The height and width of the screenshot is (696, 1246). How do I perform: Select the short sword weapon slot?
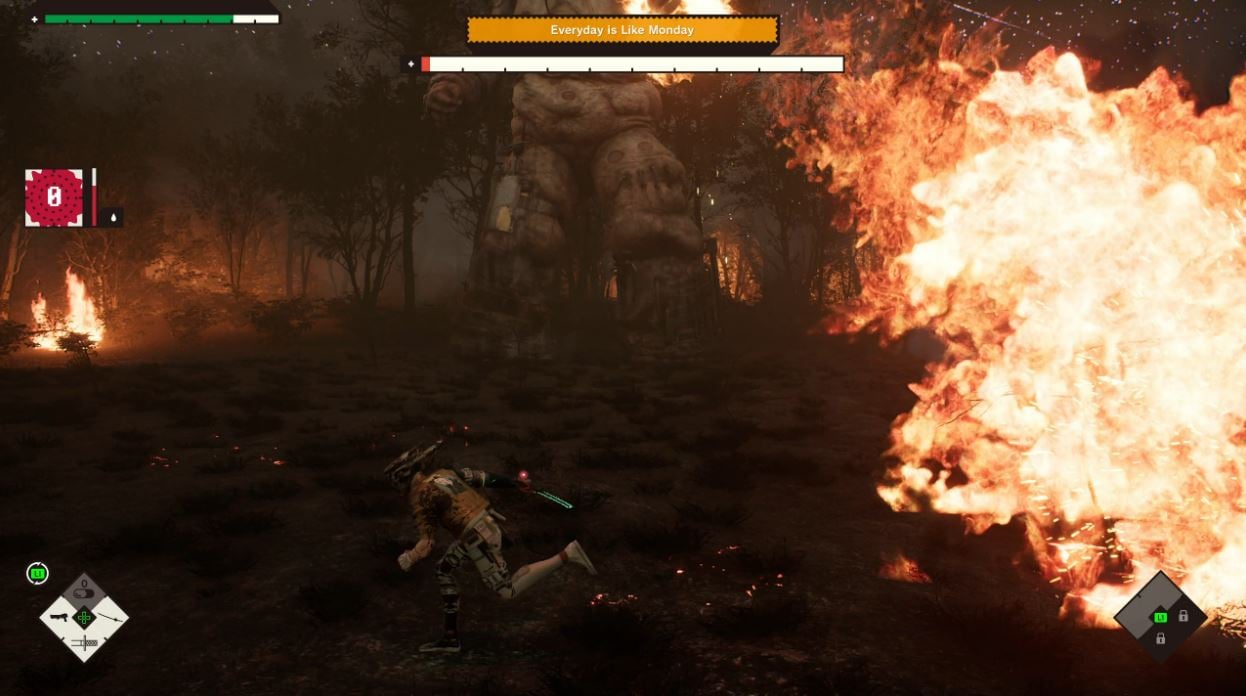[84, 642]
